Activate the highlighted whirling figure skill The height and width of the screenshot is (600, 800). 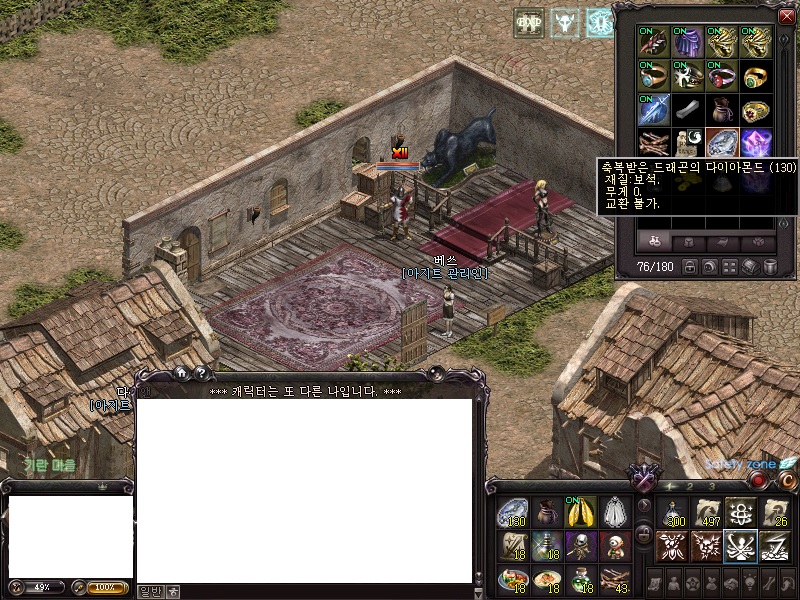740,546
